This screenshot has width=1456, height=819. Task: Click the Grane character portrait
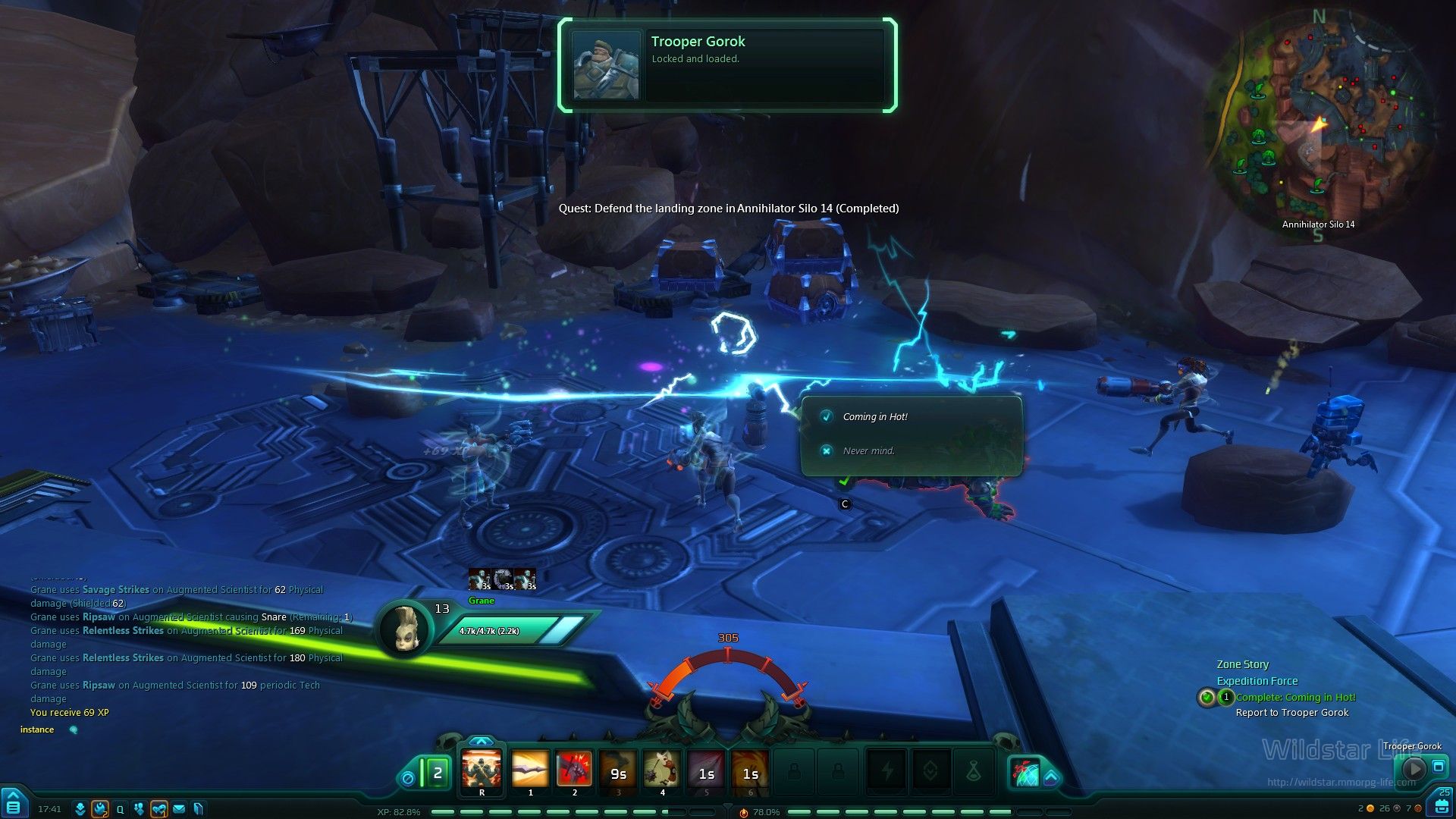tap(403, 628)
